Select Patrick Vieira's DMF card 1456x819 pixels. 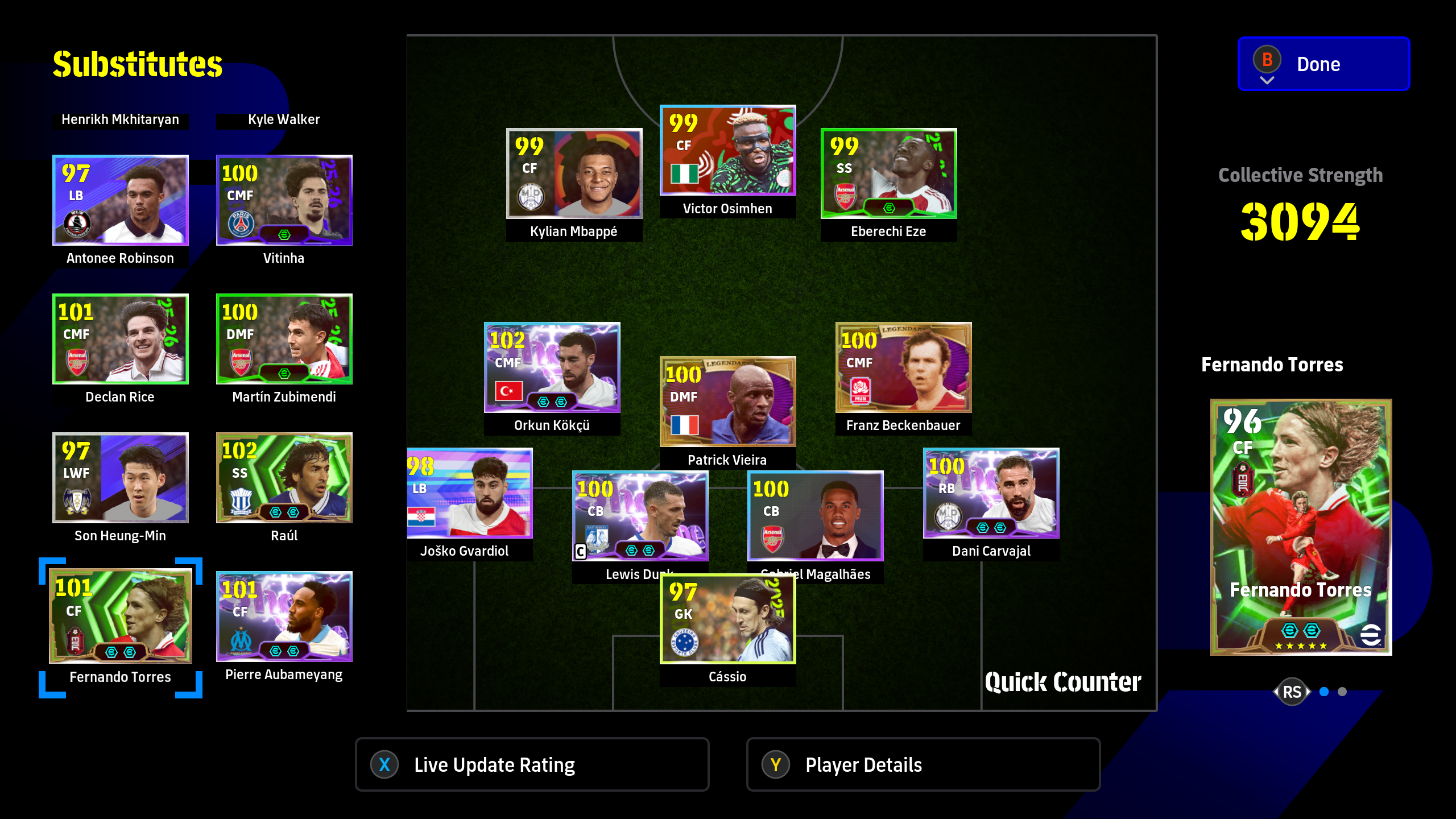click(x=727, y=402)
